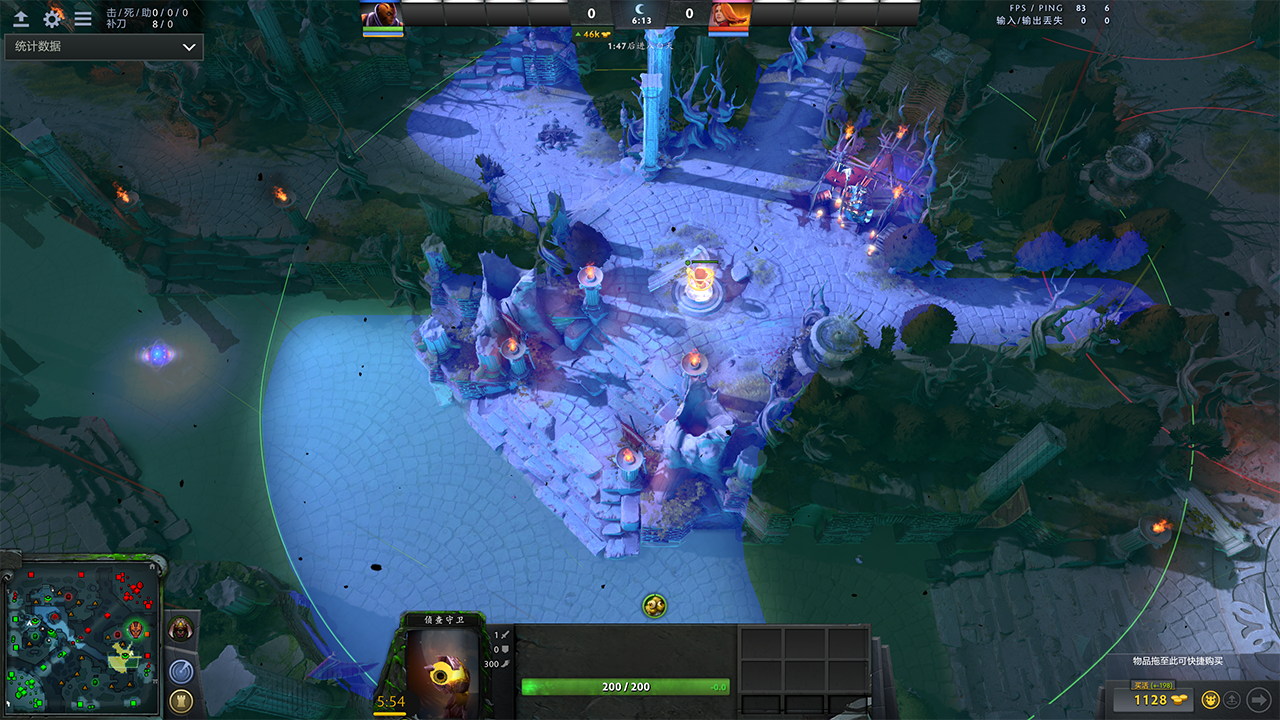This screenshot has width=1280, height=720.
Task: Open the shop via the gold button
Action: click(x=1154, y=699)
